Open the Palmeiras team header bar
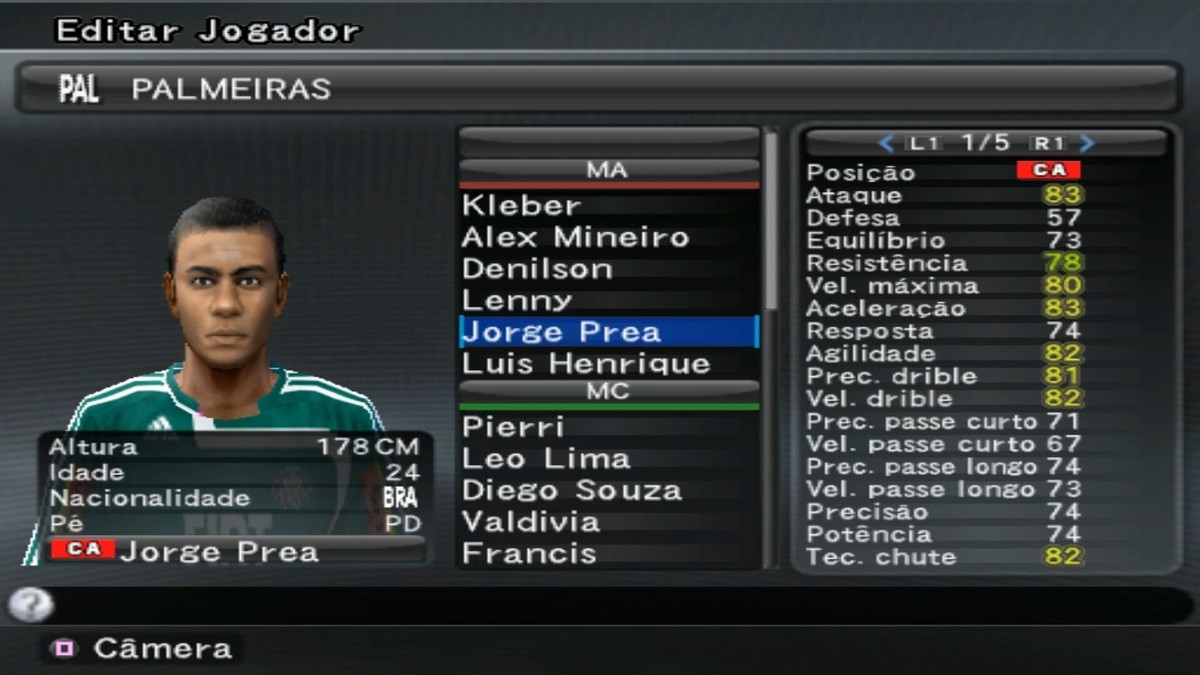Viewport: 1200px width, 675px height. pyautogui.click(x=598, y=89)
